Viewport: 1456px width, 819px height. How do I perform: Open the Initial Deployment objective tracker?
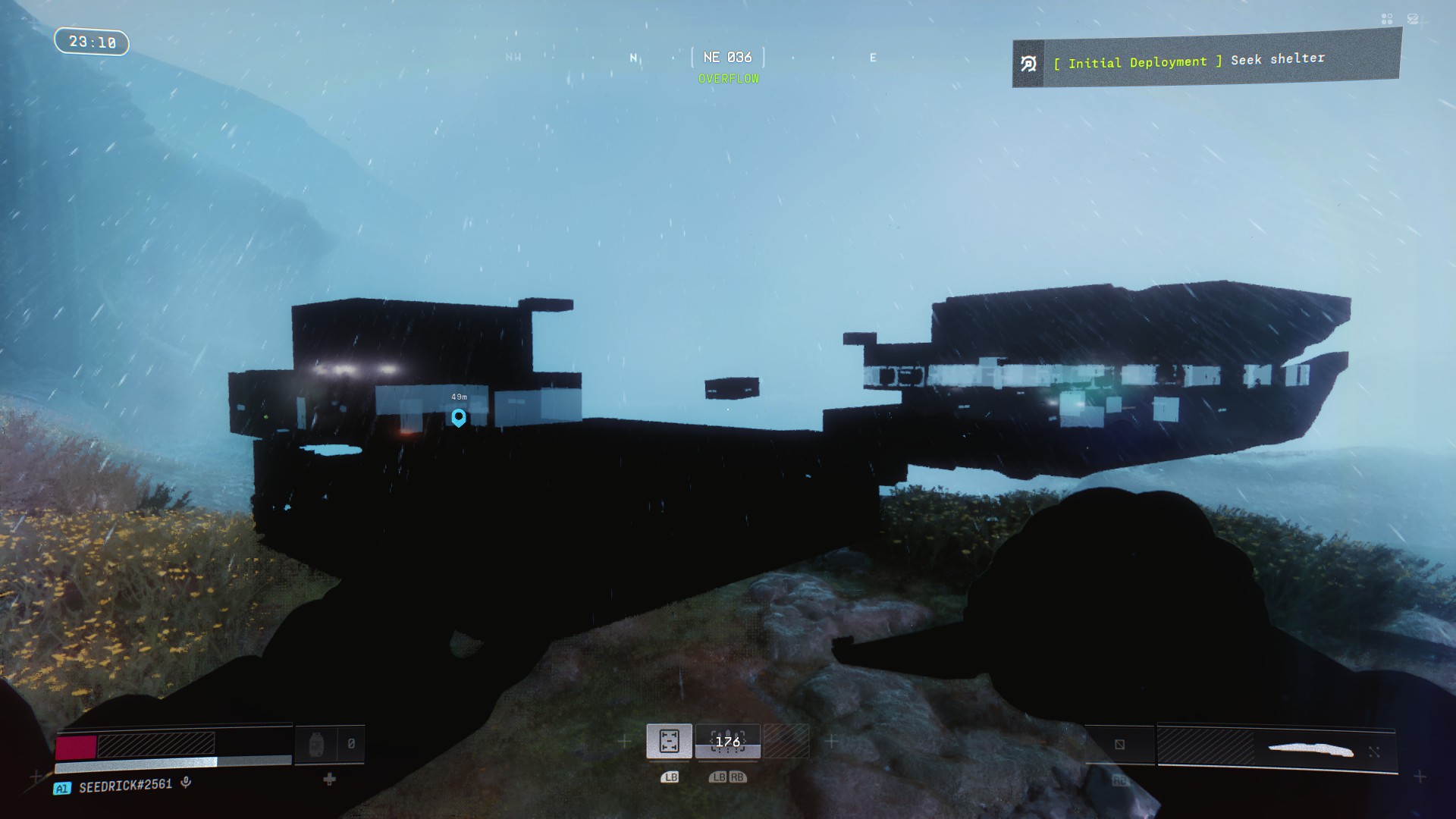coord(1206,61)
